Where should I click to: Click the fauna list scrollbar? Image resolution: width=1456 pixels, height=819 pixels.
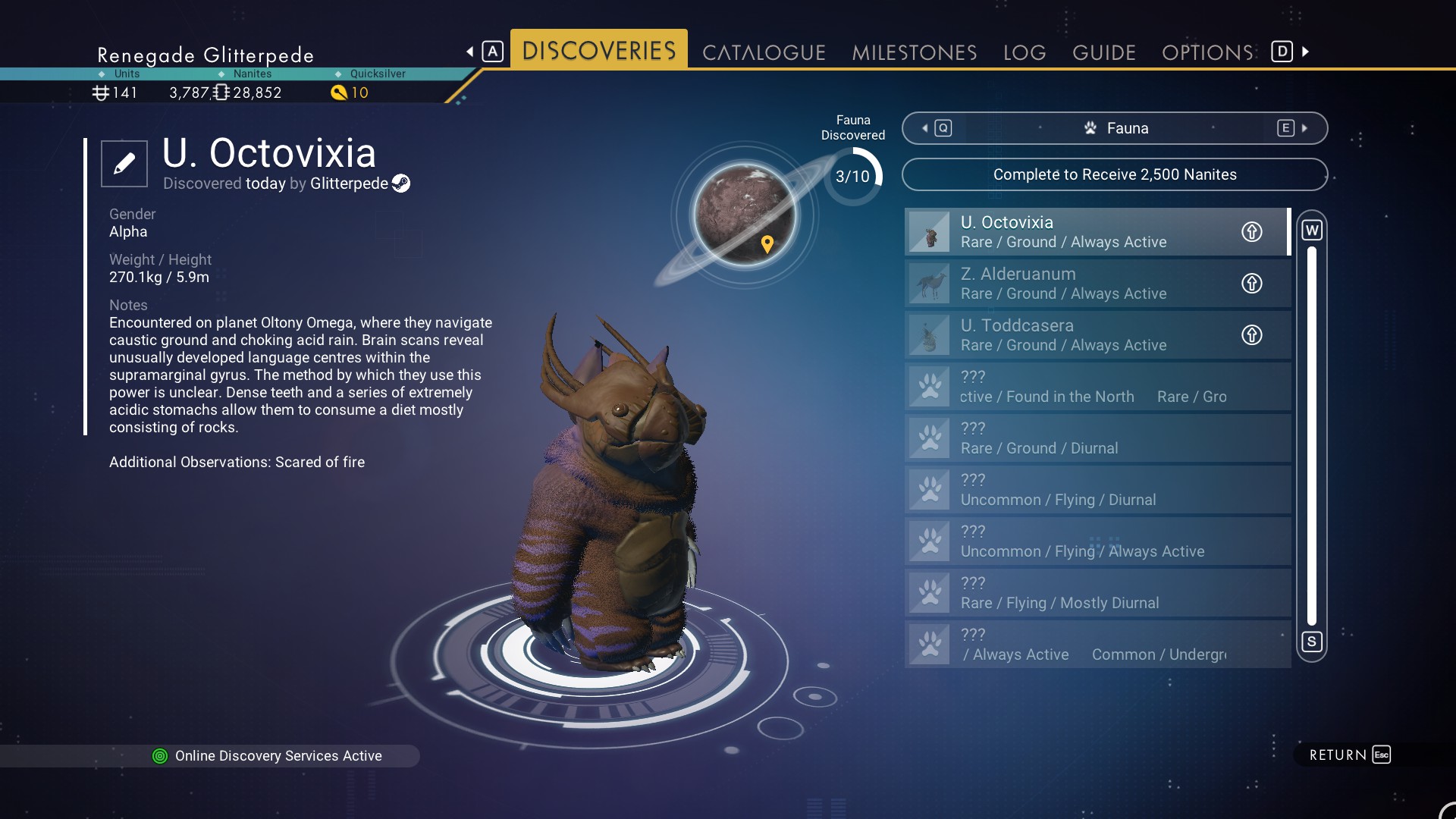point(1312,436)
